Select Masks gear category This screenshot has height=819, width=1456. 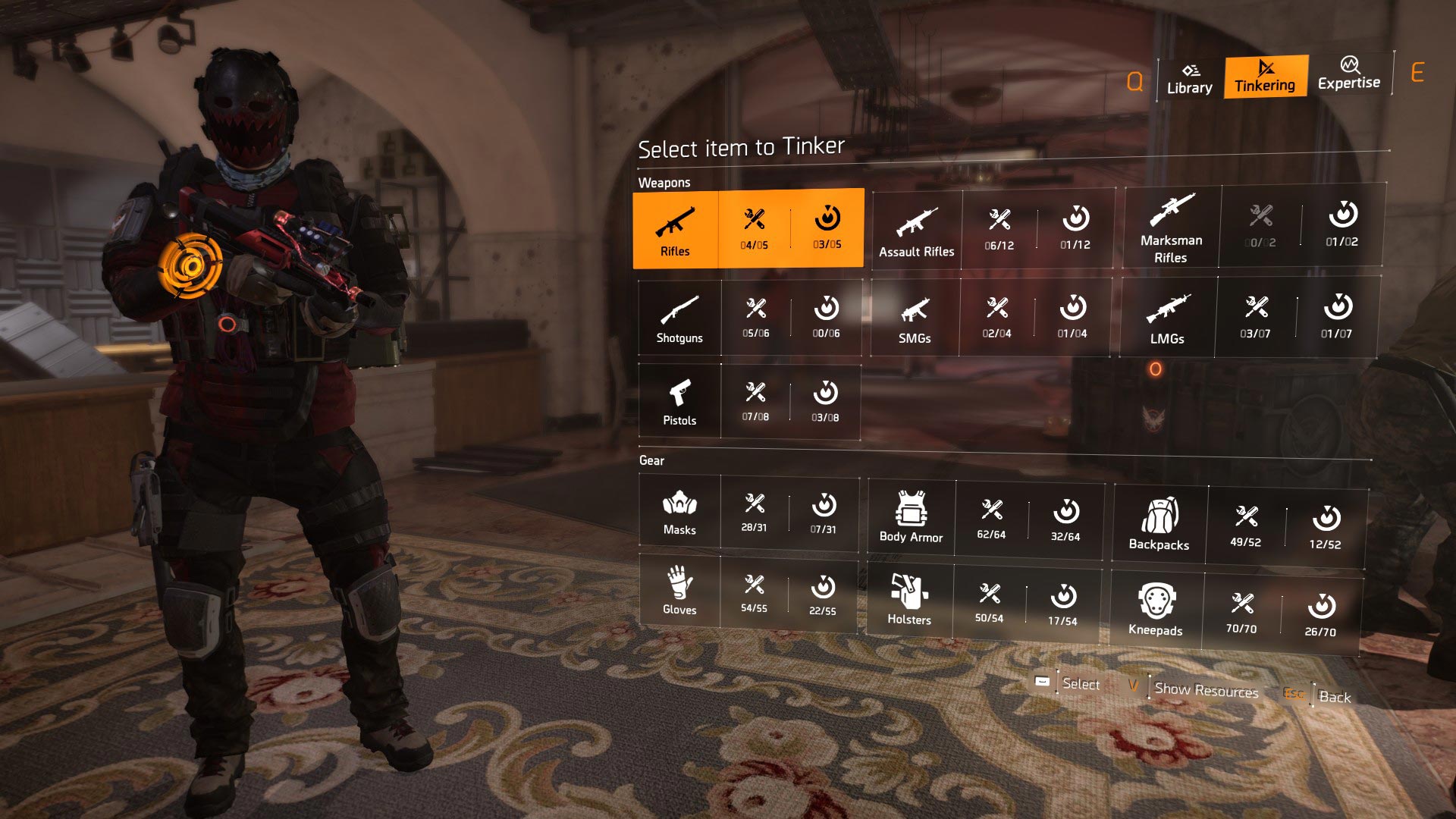pyautogui.click(x=679, y=512)
